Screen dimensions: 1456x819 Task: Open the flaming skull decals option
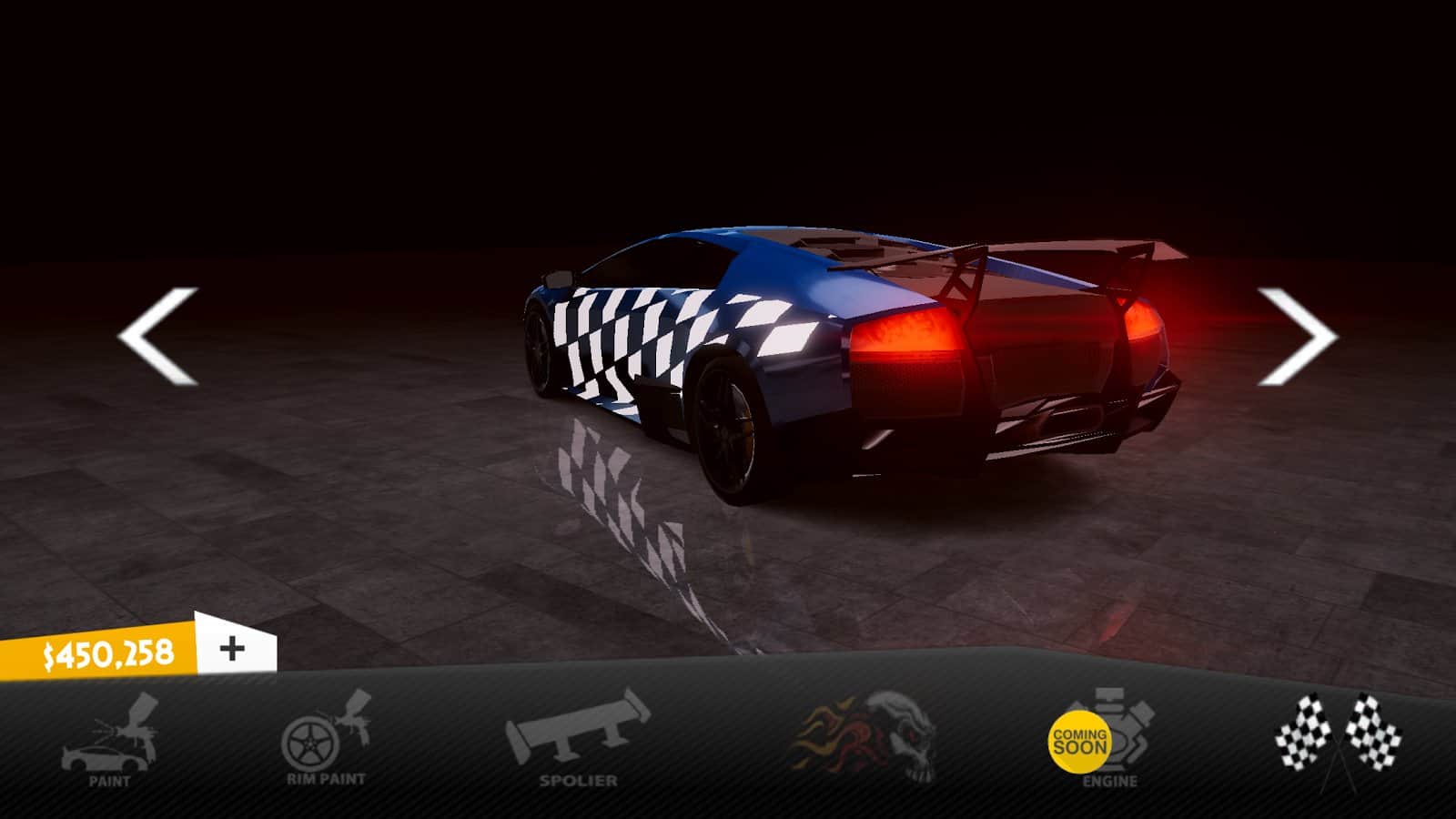pos(864,738)
